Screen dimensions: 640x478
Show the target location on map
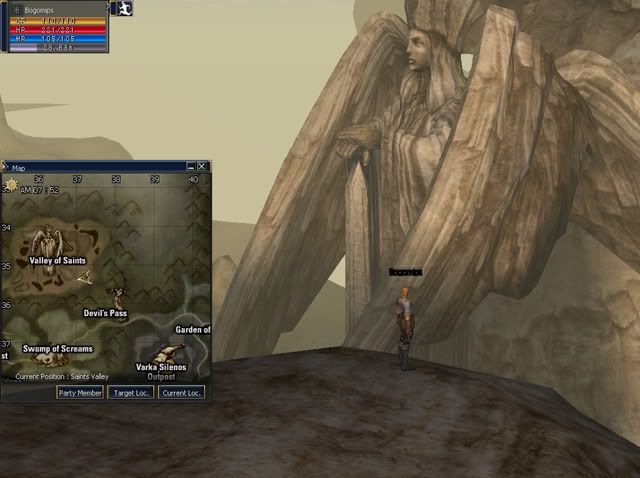pyautogui.click(x=130, y=393)
